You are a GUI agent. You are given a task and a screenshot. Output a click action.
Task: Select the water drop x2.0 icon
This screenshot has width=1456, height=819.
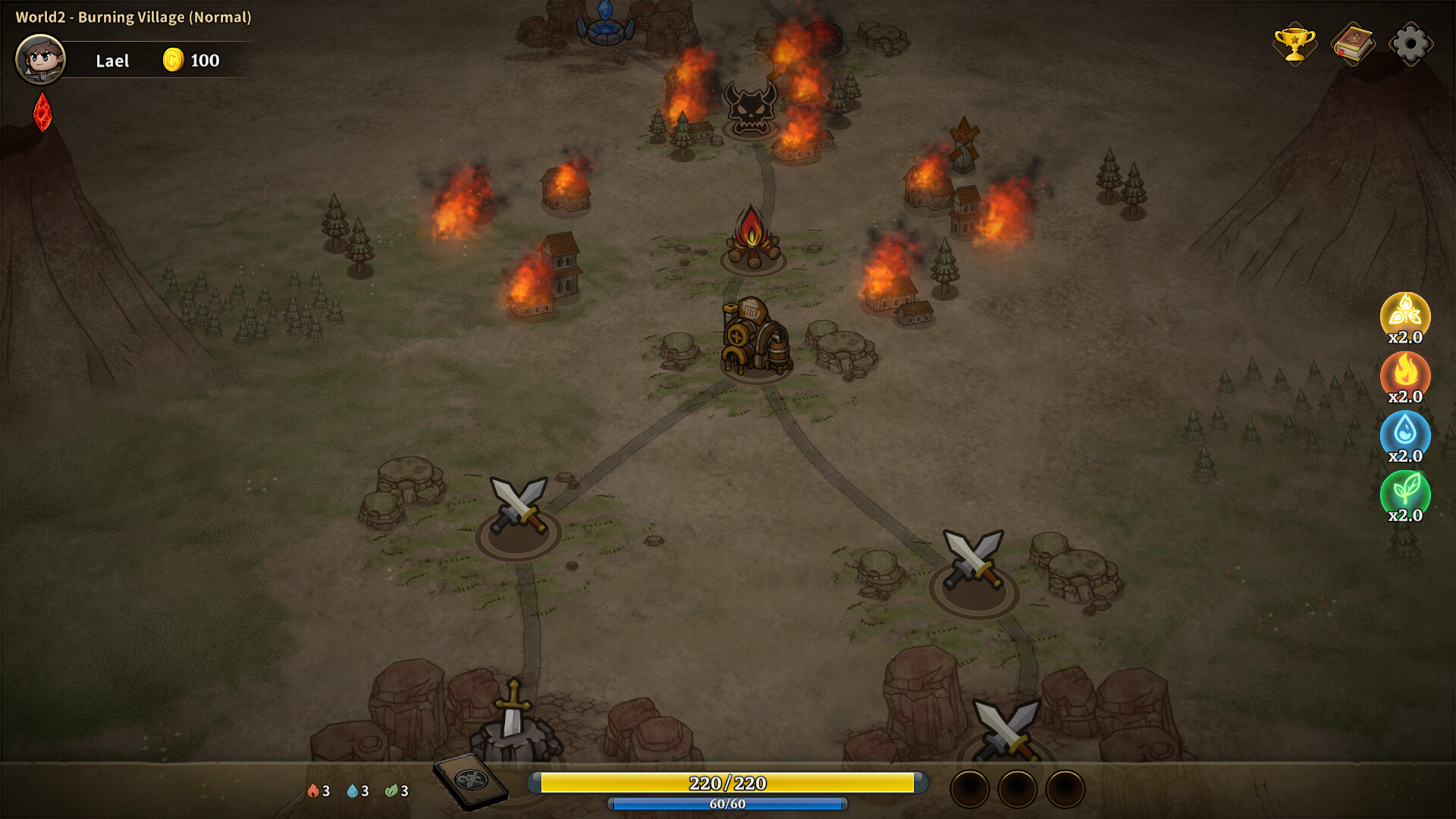click(1405, 432)
